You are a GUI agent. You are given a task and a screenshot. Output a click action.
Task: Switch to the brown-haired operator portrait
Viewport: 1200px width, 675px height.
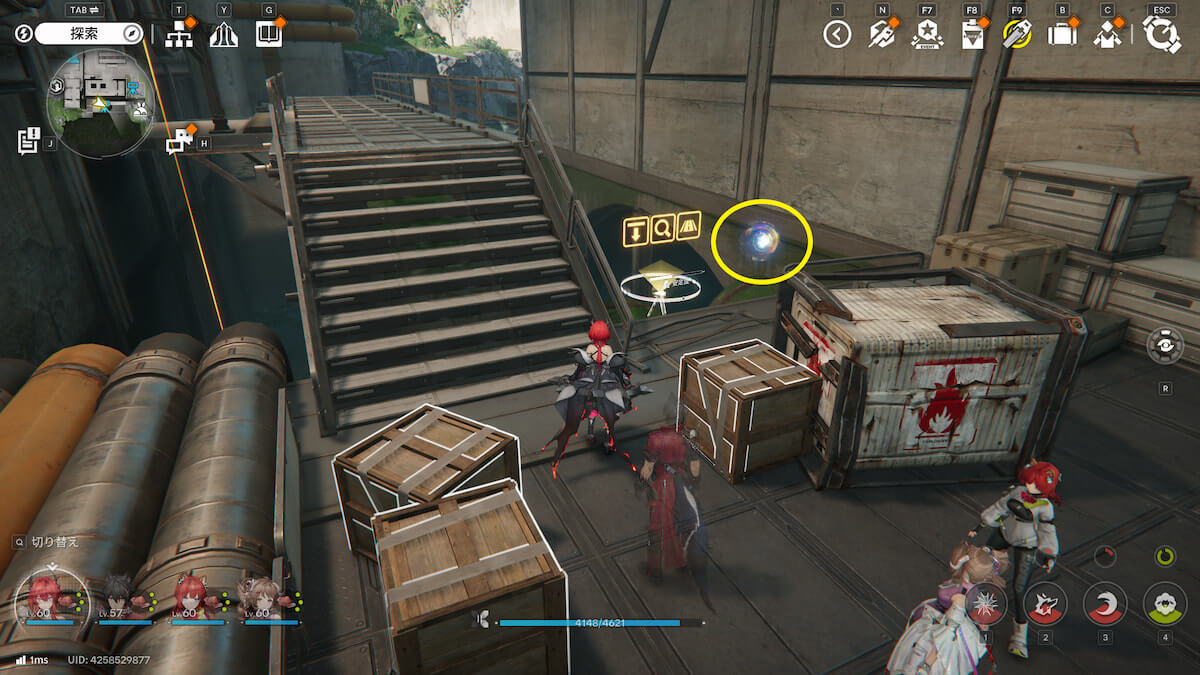(263, 597)
